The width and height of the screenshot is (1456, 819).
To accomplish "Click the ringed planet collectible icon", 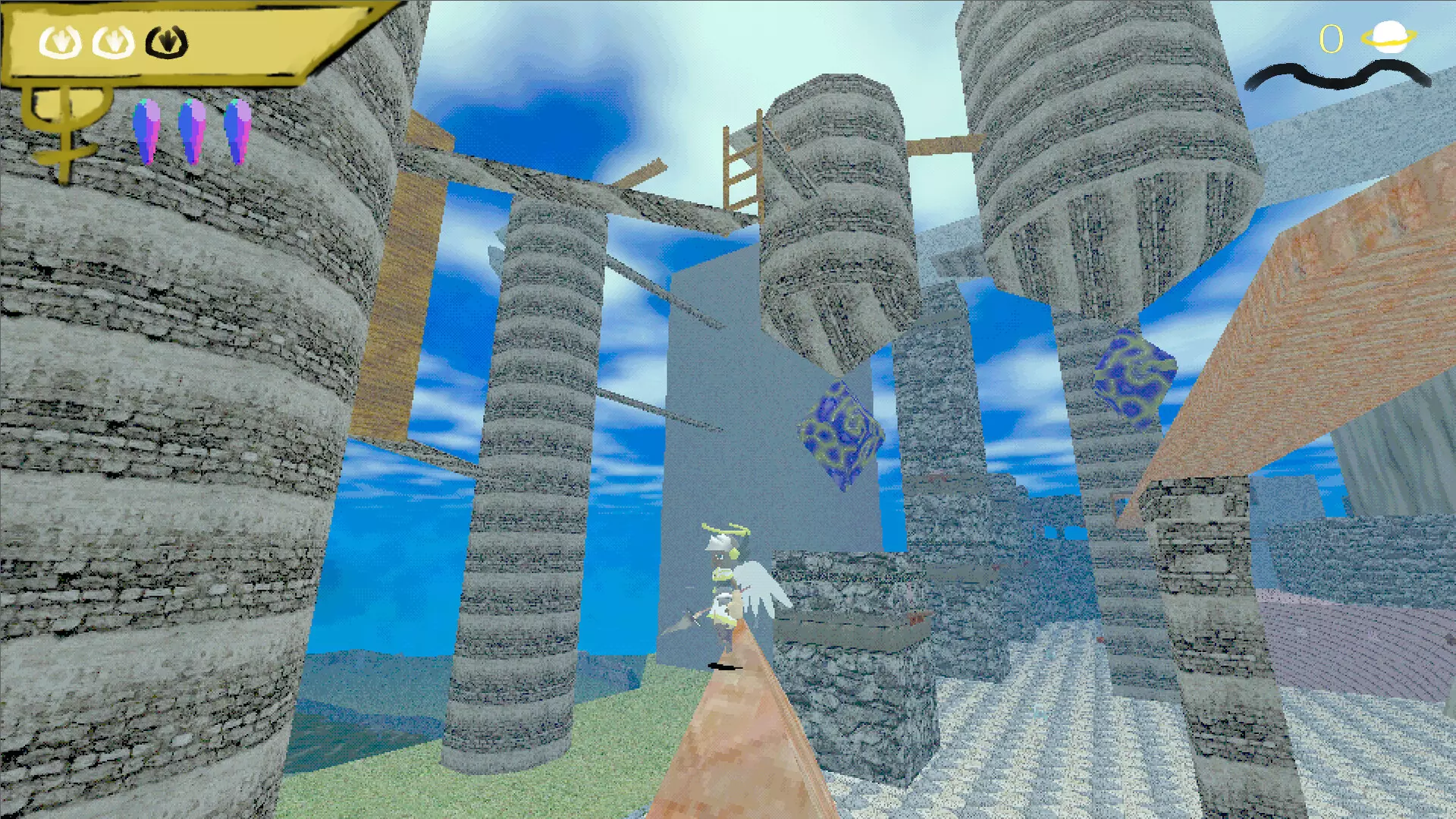I will pyautogui.click(x=1387, y=37).
